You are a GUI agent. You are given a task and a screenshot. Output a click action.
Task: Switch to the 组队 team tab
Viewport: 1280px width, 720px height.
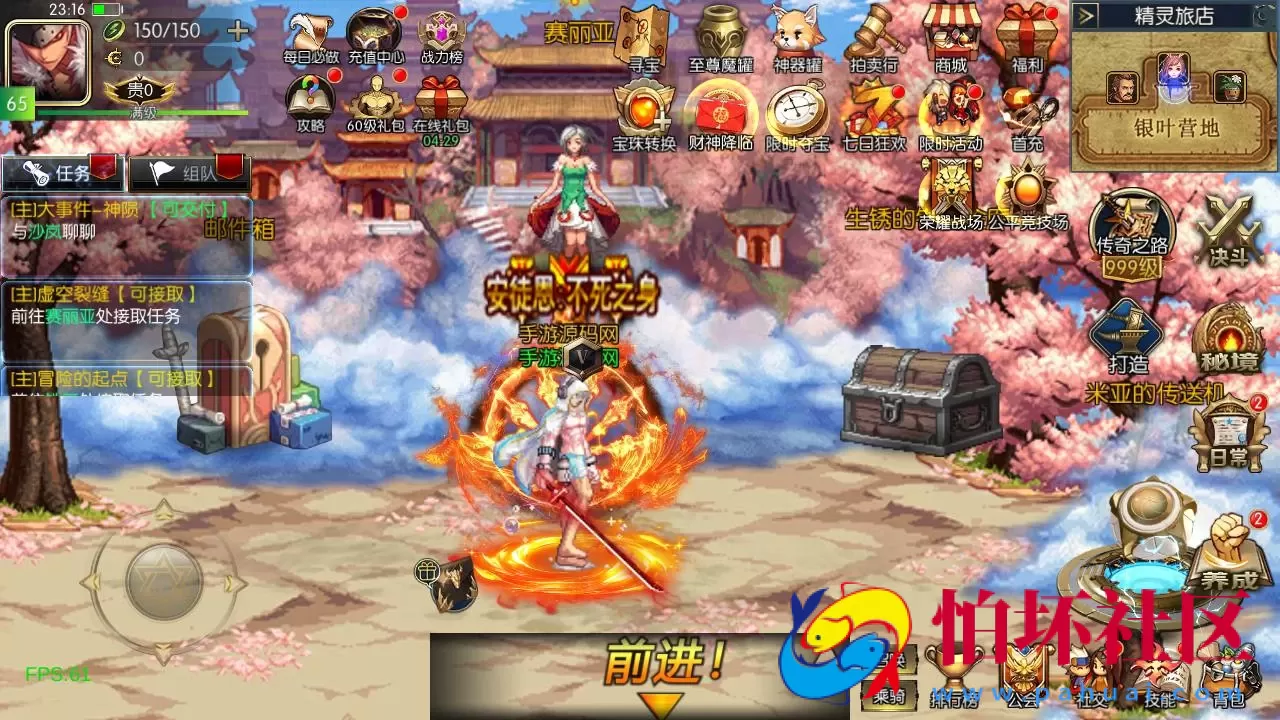[x=190, y=172]
